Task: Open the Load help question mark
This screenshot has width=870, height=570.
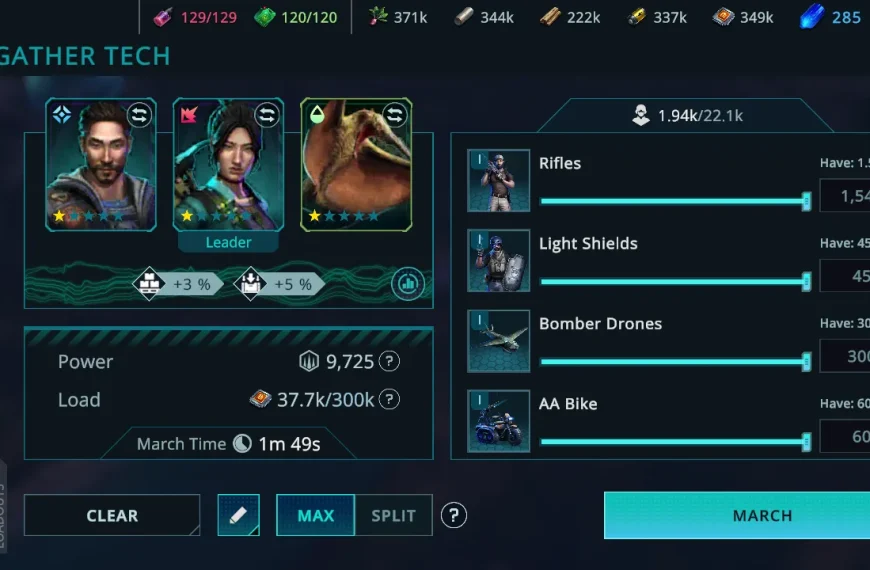Action: click(390, 400)
